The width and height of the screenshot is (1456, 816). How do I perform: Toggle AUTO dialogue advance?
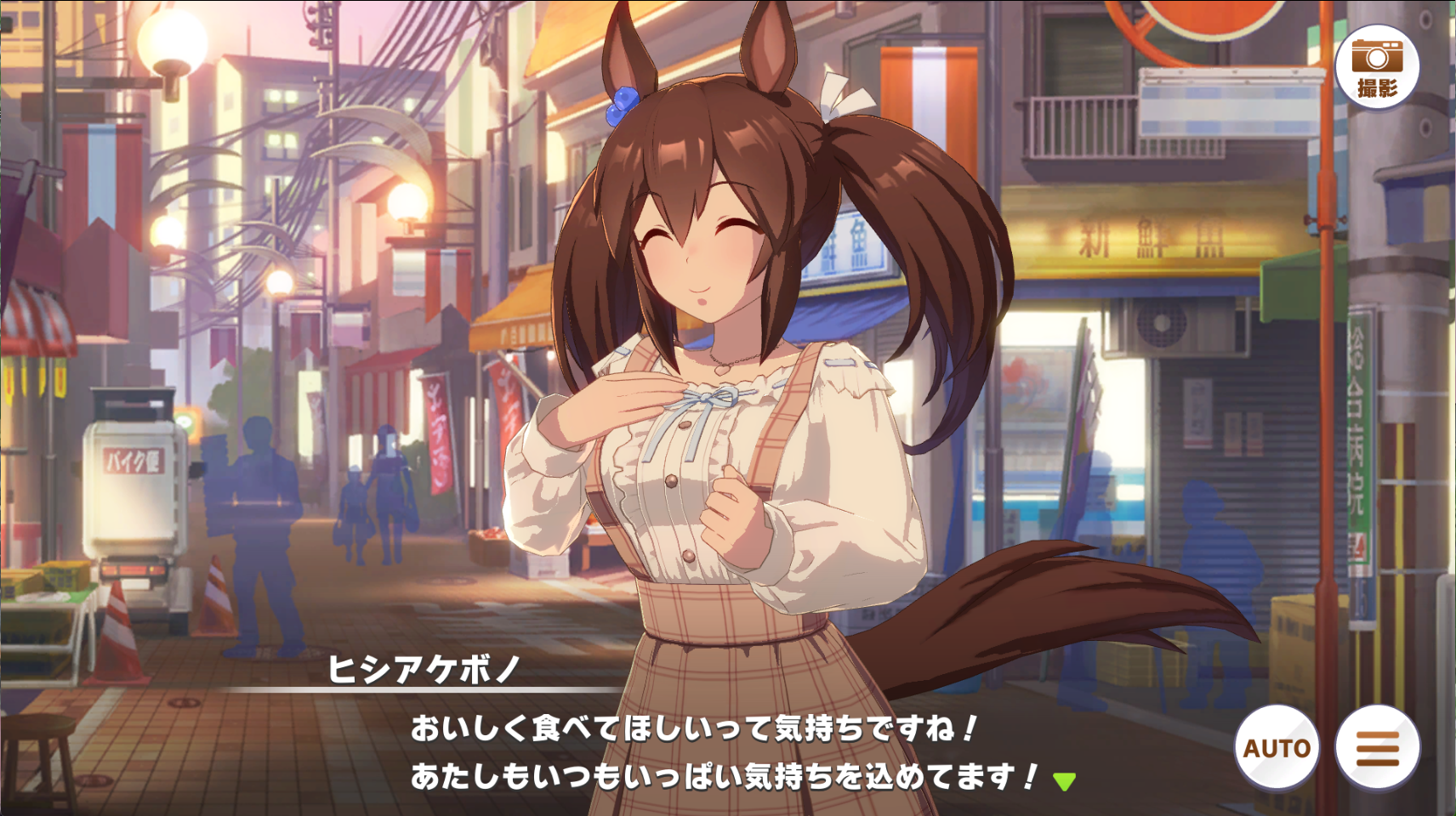point(1277,748)
